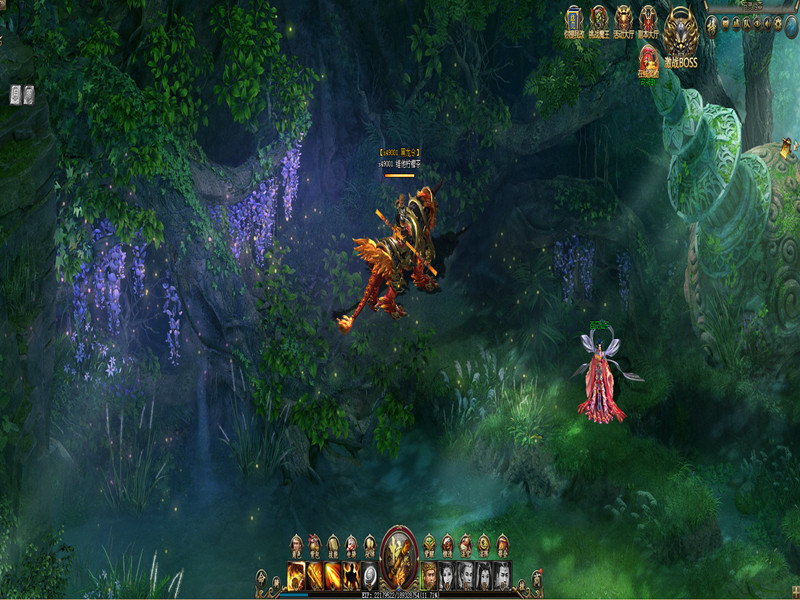Open the golden mask activity hall icon
The width and height of the screenshot is (800, 600).
coord(624,19)
